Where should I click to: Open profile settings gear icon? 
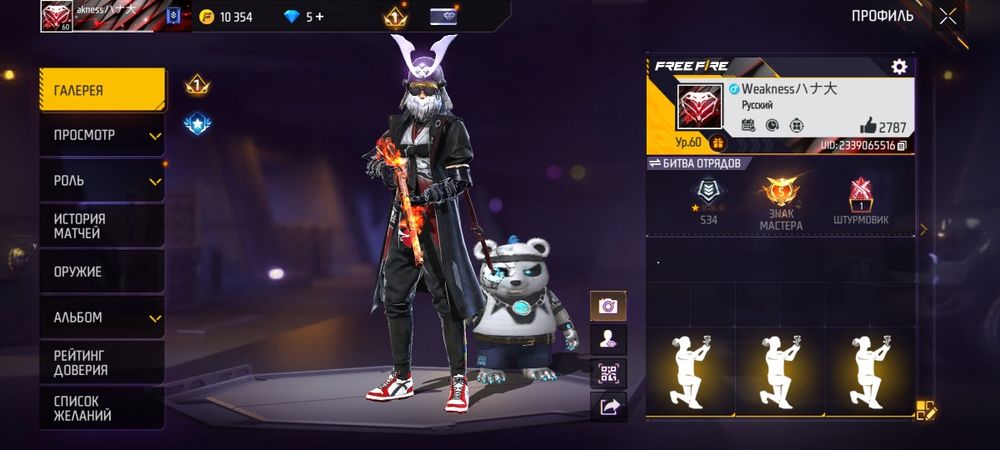(x=899, y=67)
